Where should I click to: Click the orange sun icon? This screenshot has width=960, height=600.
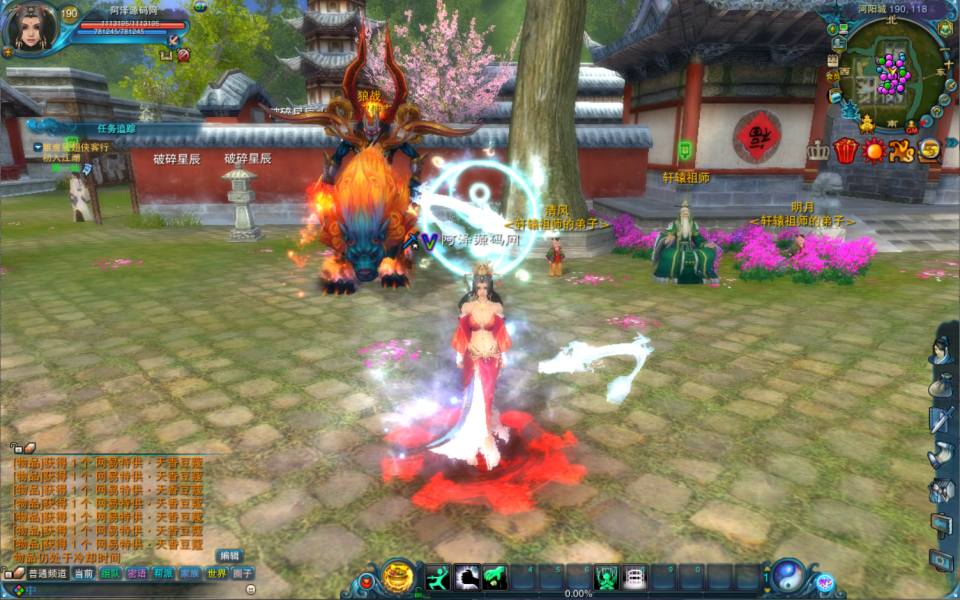pos(874,151)
